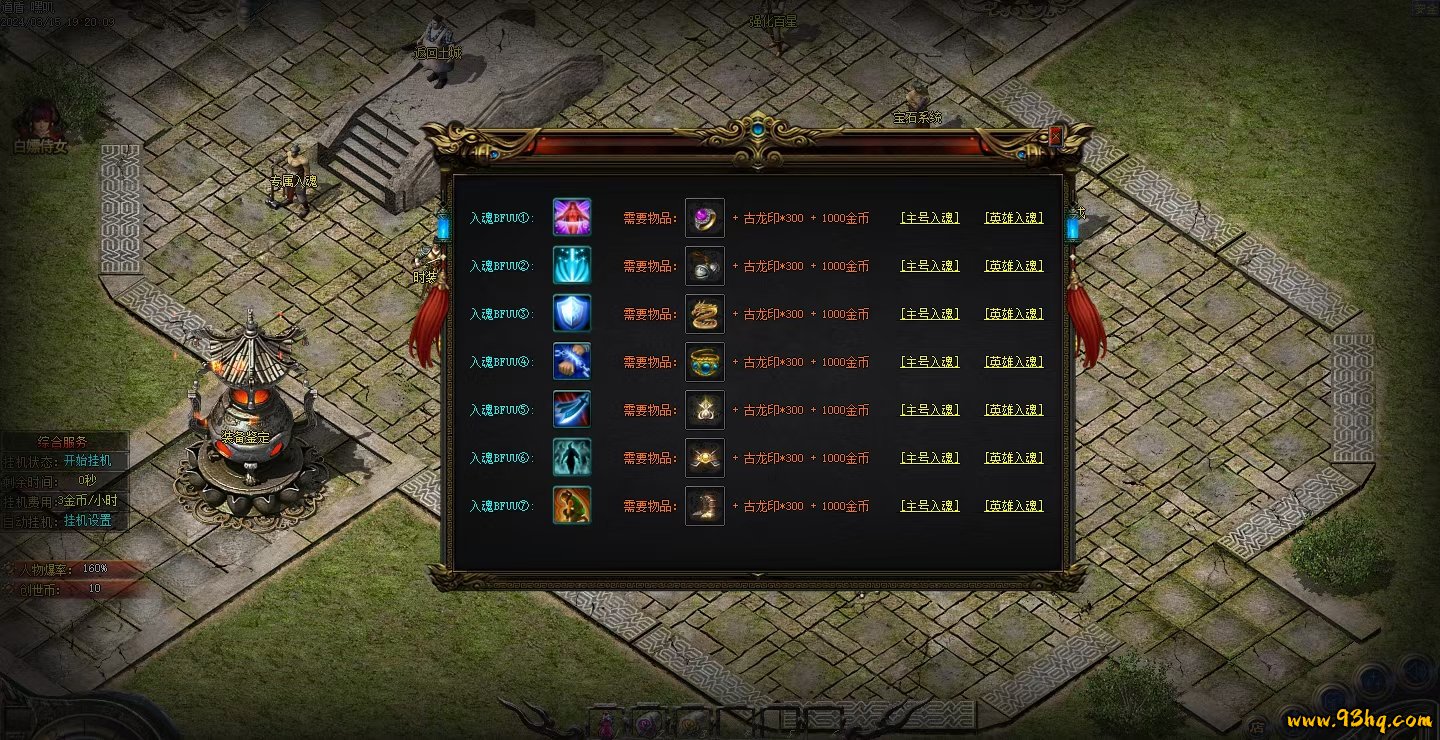Activate 主号入魂 for 入魂BUFF④

point(930,362)
